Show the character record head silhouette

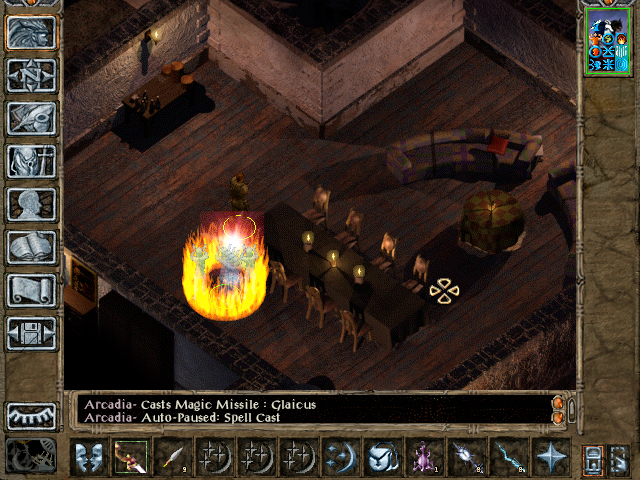point(31,204)
